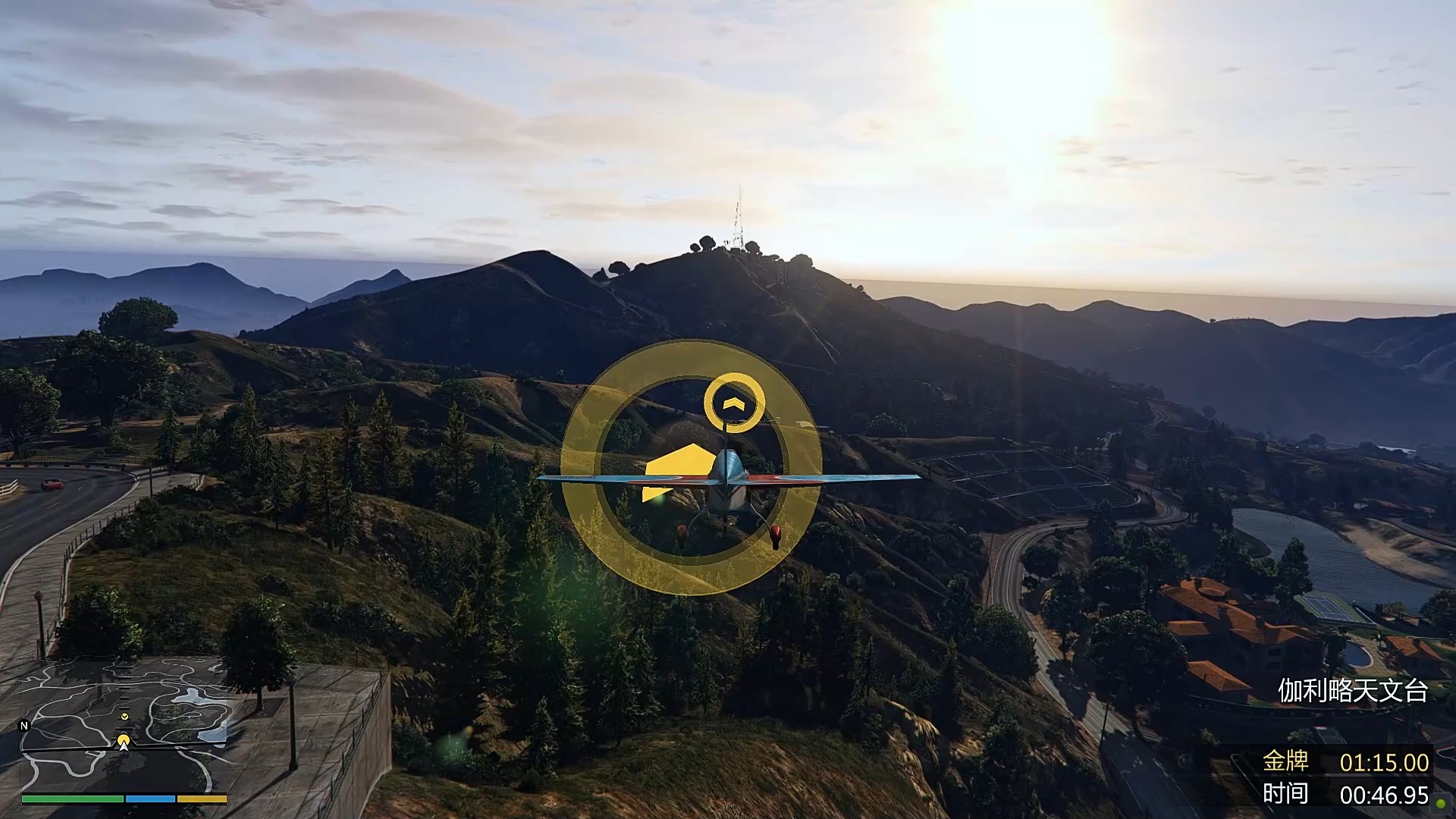Toggle the blue armor bar under the minimap
Image resolution: width=1456 pixels, height=819 pixels.
[x=150, y=798]
